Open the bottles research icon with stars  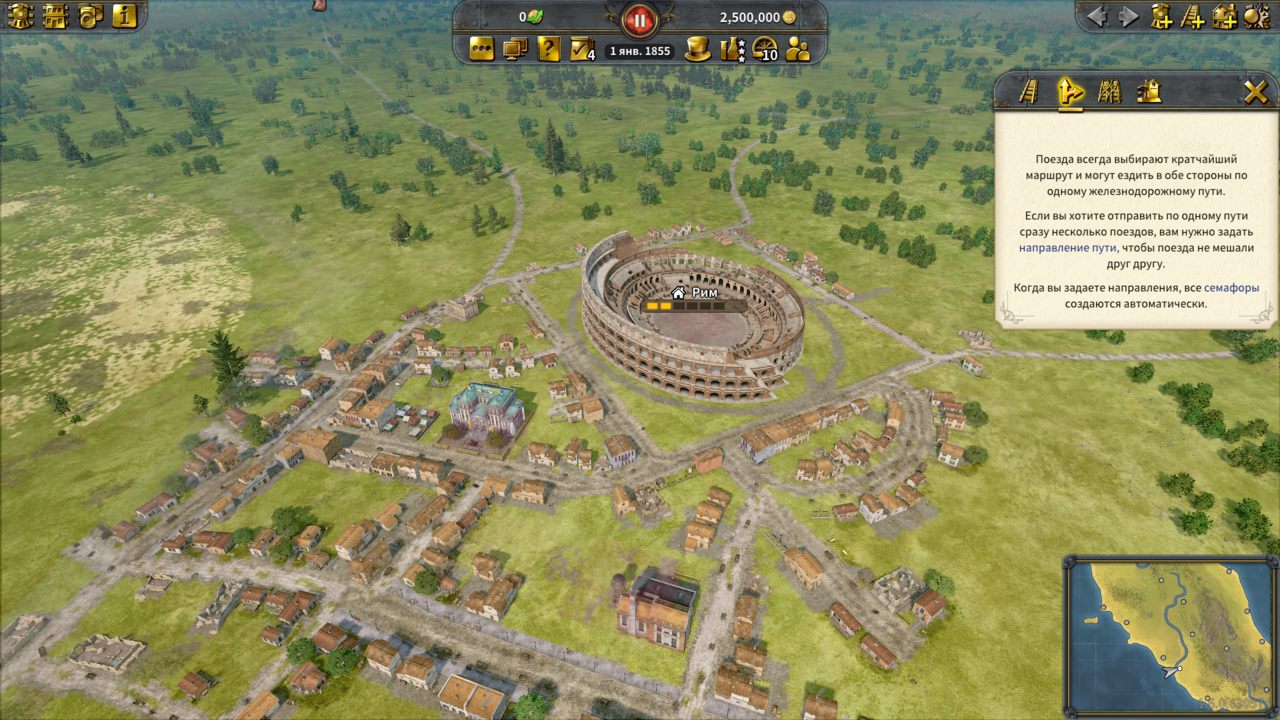(x=731, y=49)
